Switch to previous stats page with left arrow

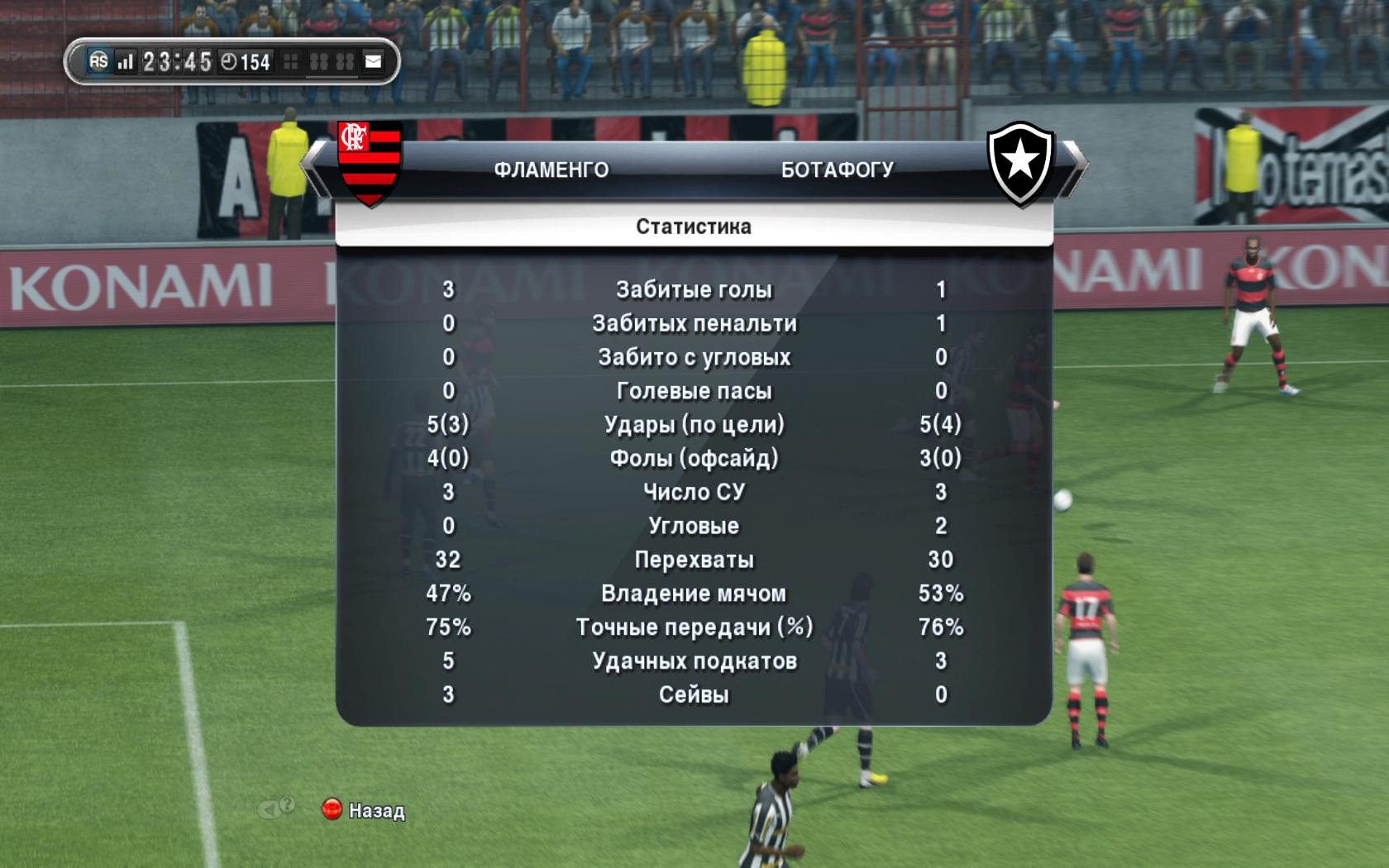pyautogui.click(x=316, y=169)
